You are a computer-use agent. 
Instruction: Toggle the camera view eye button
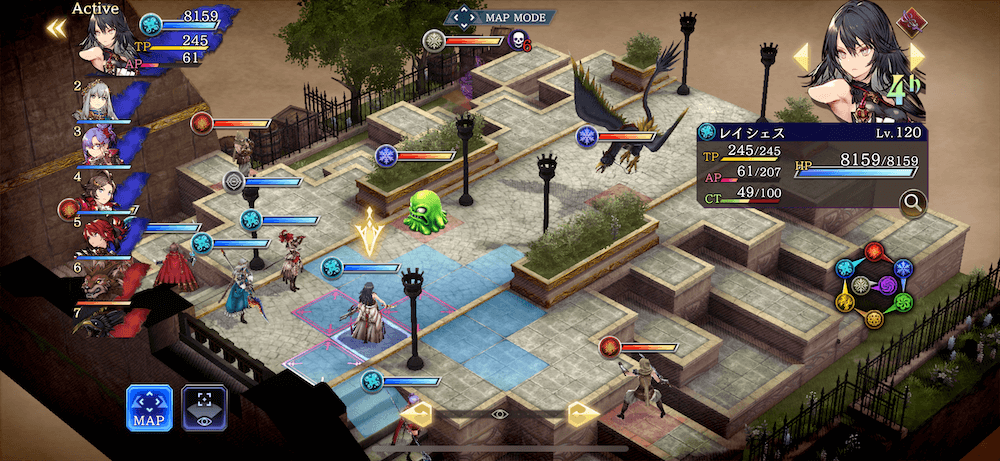point(204,407)
